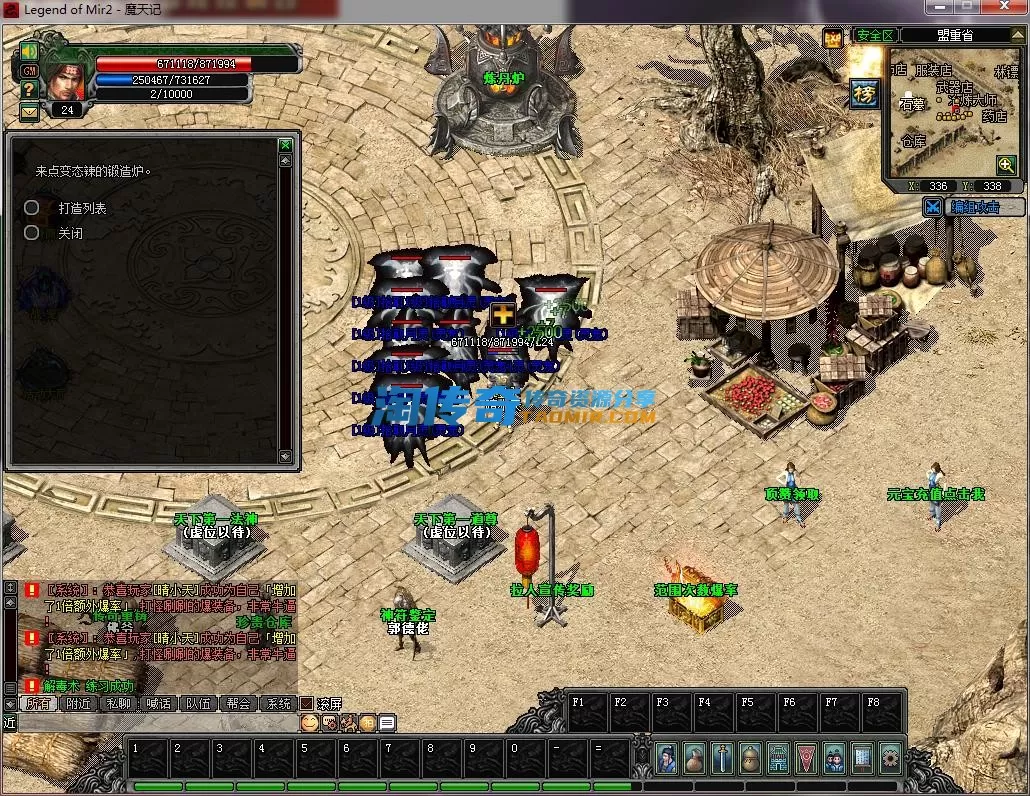Viewport: 1030px width, 796px height.
Task: Open settings with the gear icon
Action: coord(890,759)
